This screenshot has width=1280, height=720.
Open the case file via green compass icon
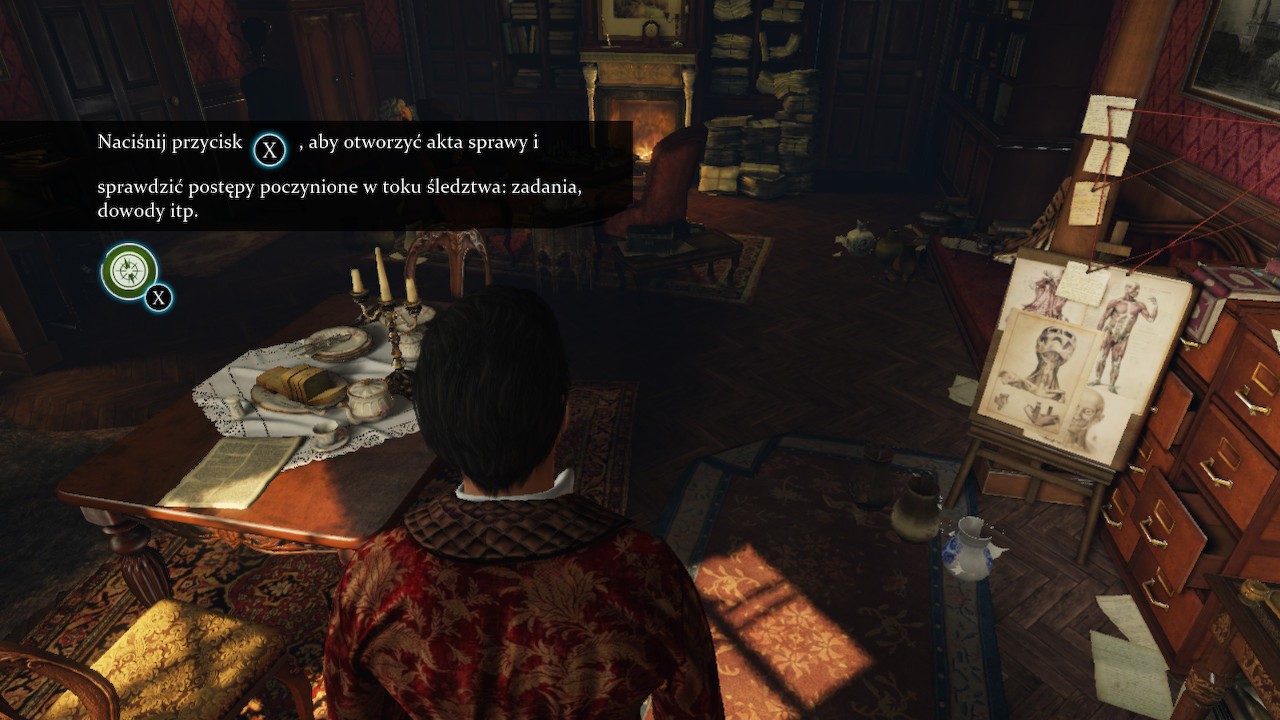tap(129, 271)
